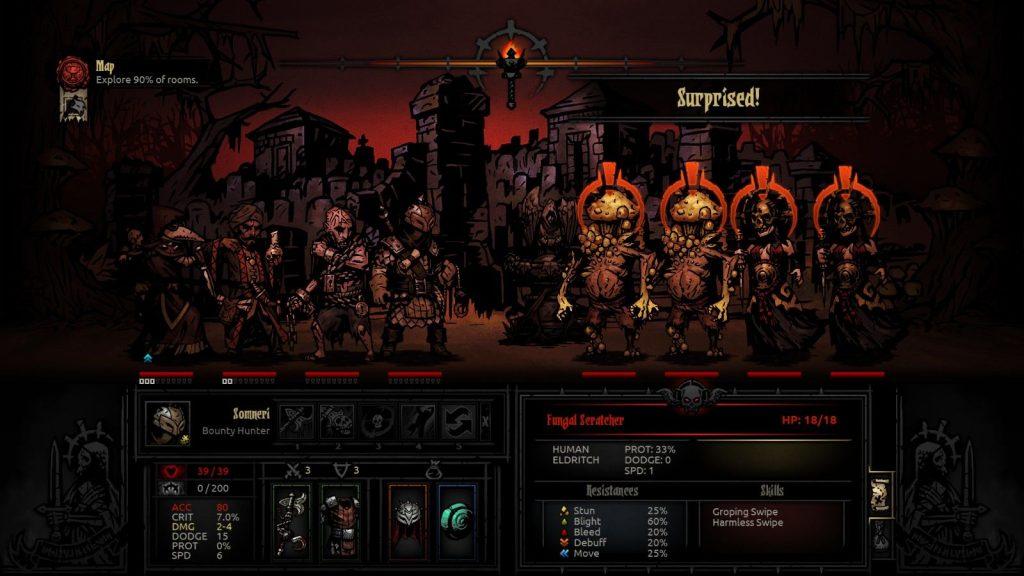Activate the skull target skill in slot three
1024x576 pixels.
378,421
